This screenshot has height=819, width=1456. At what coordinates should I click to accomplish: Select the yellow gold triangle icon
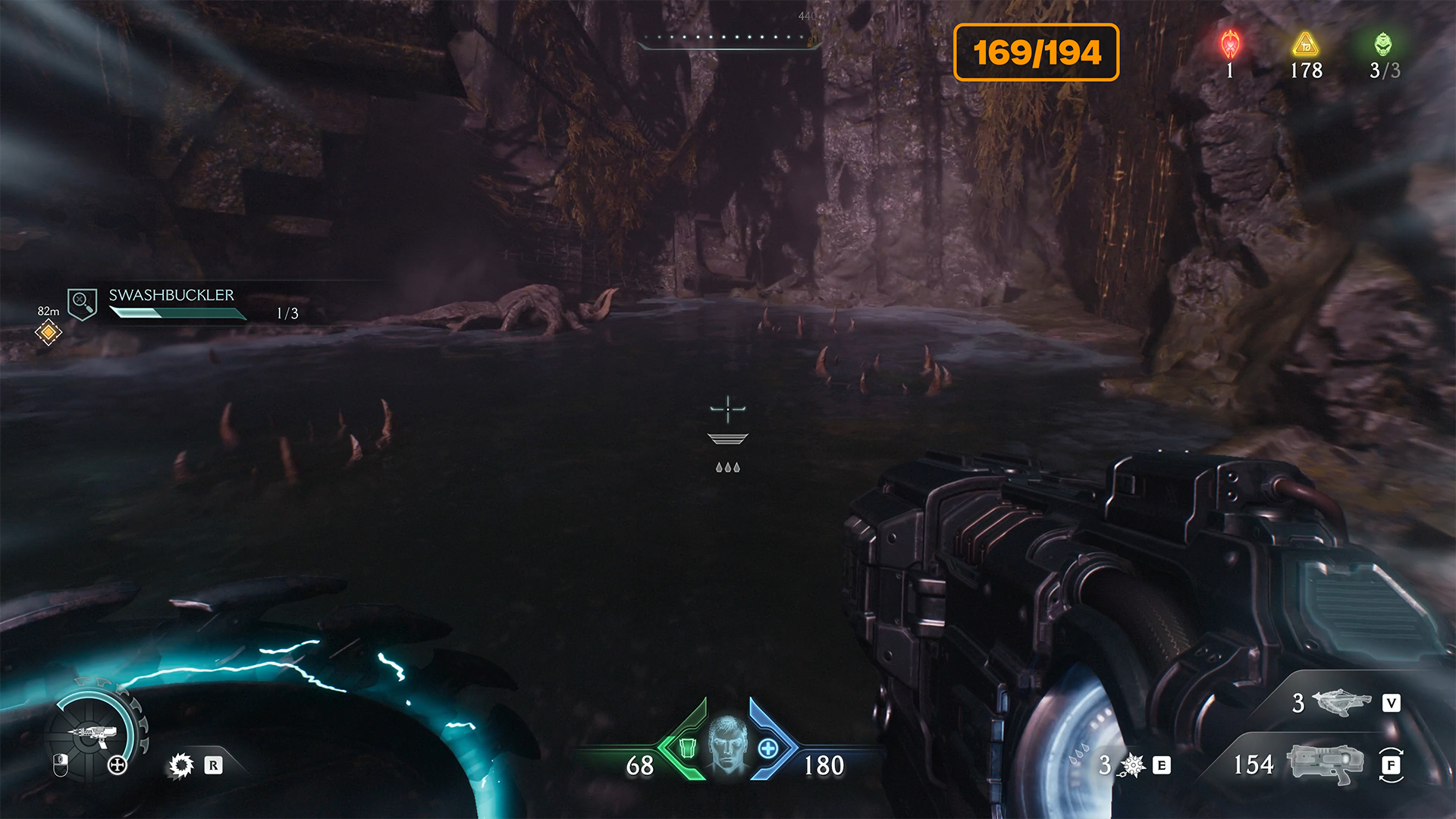(1305, 45)
